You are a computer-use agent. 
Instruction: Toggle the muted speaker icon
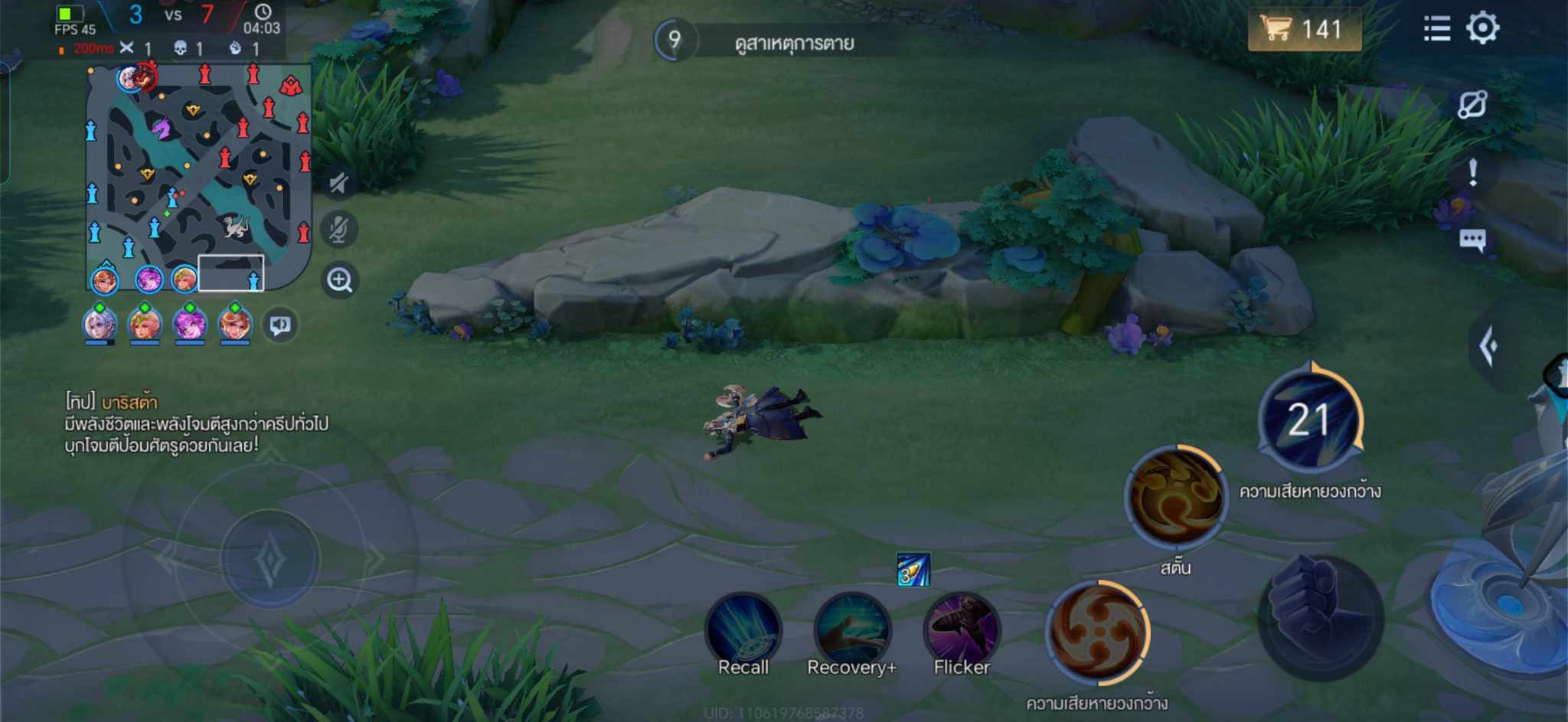pos(338,183)
